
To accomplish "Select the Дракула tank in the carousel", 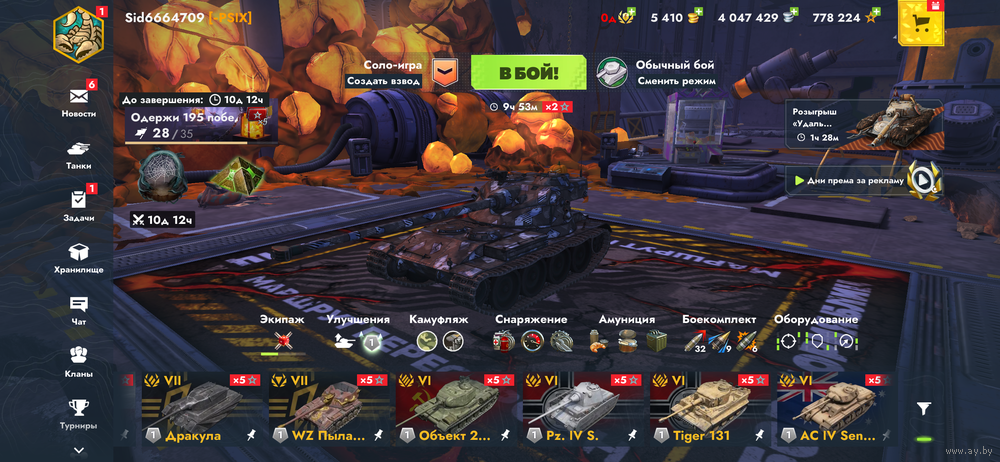I will tap(195, 409).
